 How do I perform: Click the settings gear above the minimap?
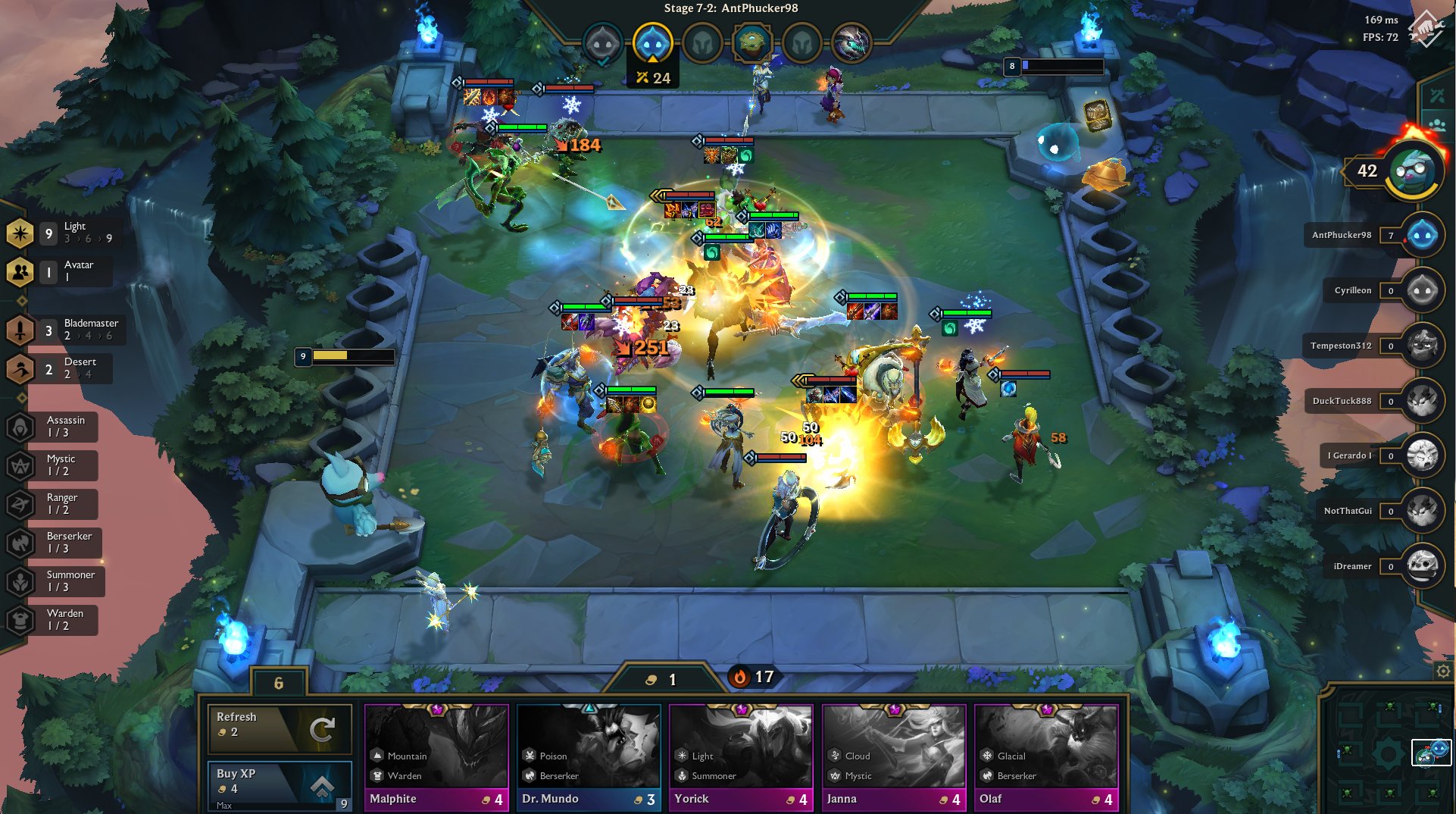point(1443,671)
